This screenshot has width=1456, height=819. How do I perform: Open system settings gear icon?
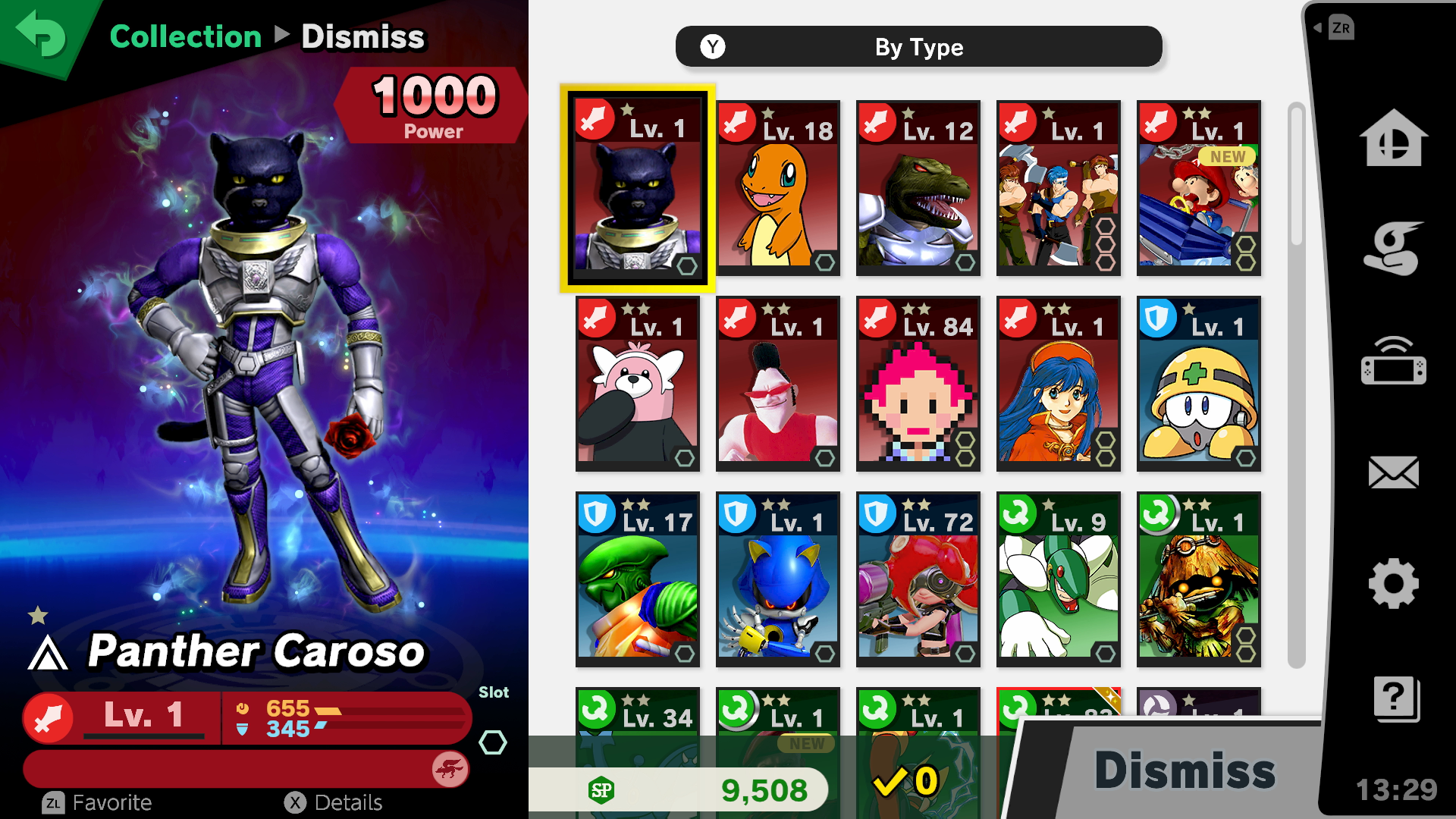pos(1394,584)
